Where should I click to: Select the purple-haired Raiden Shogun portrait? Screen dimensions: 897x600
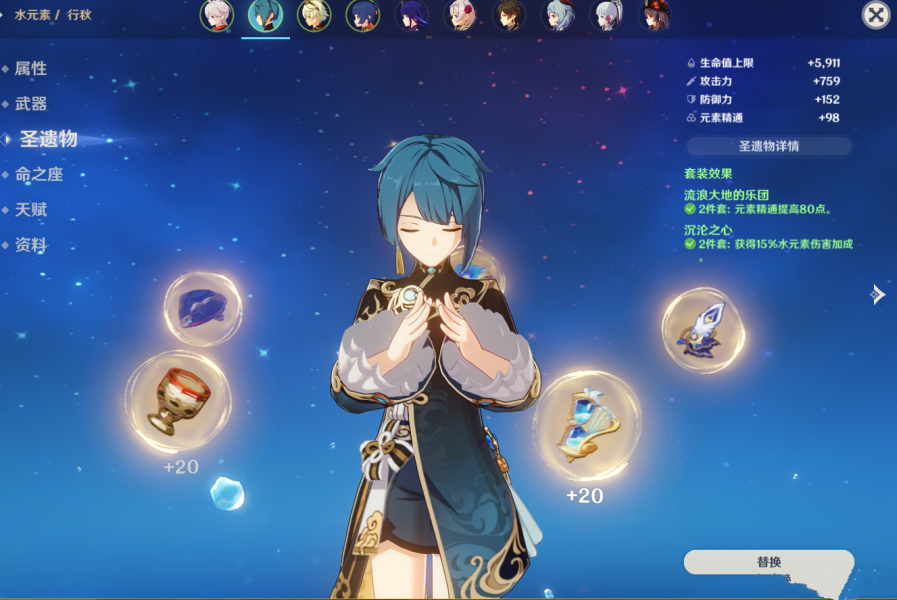point(411,15)
